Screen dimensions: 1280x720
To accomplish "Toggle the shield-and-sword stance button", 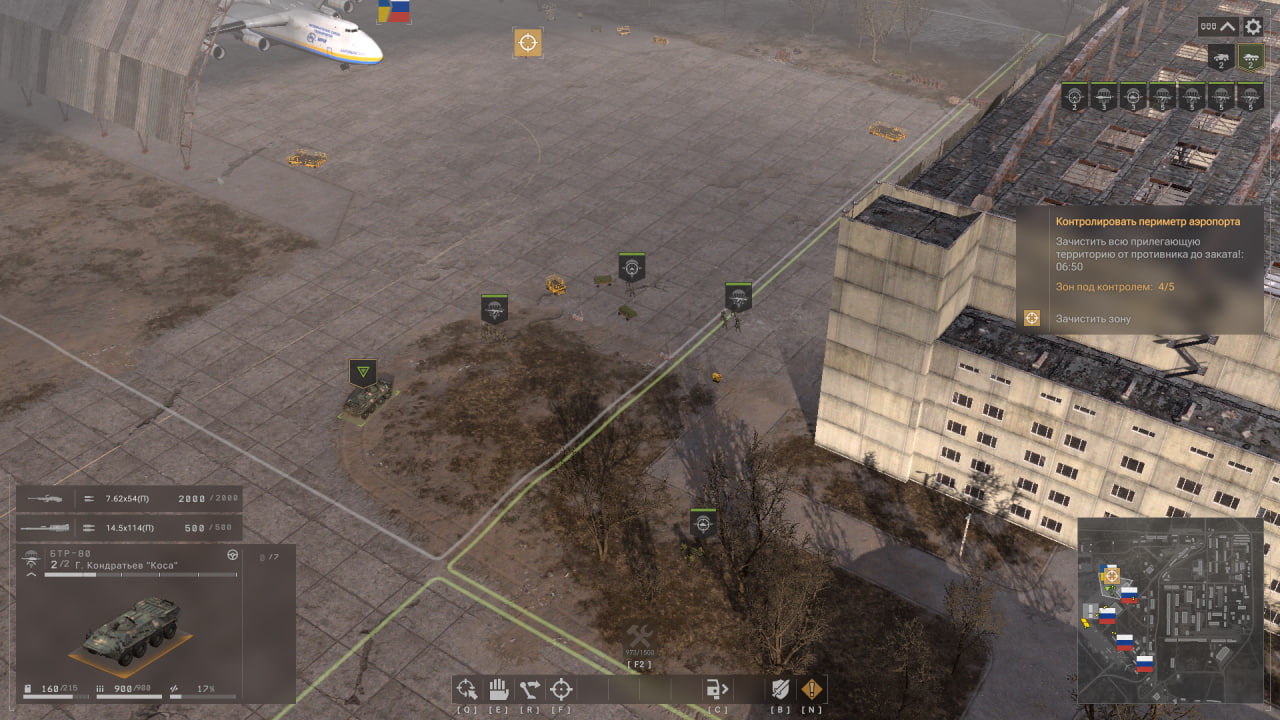I will pos(780,689).
